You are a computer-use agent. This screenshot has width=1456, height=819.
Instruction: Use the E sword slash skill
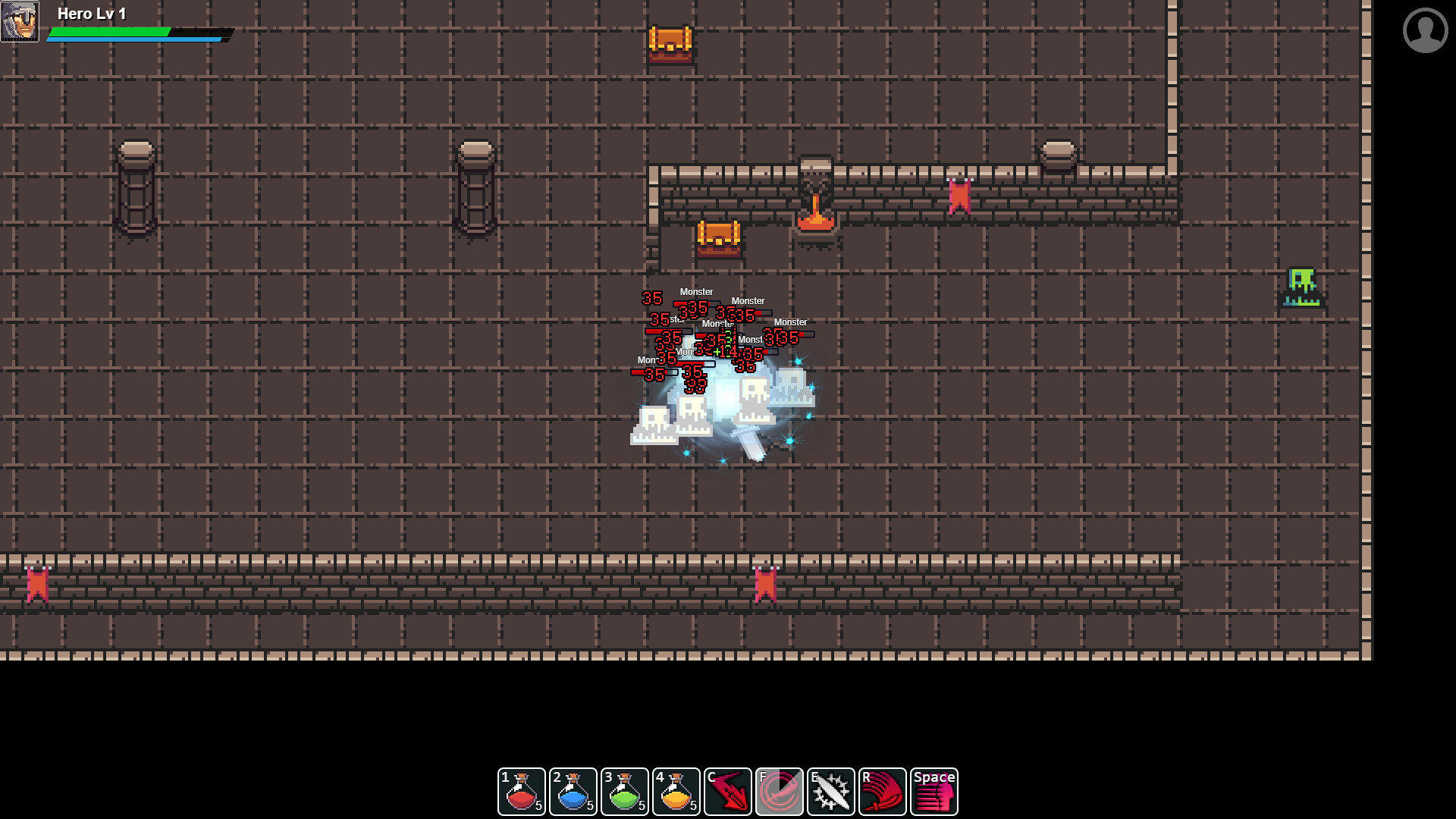830,791
